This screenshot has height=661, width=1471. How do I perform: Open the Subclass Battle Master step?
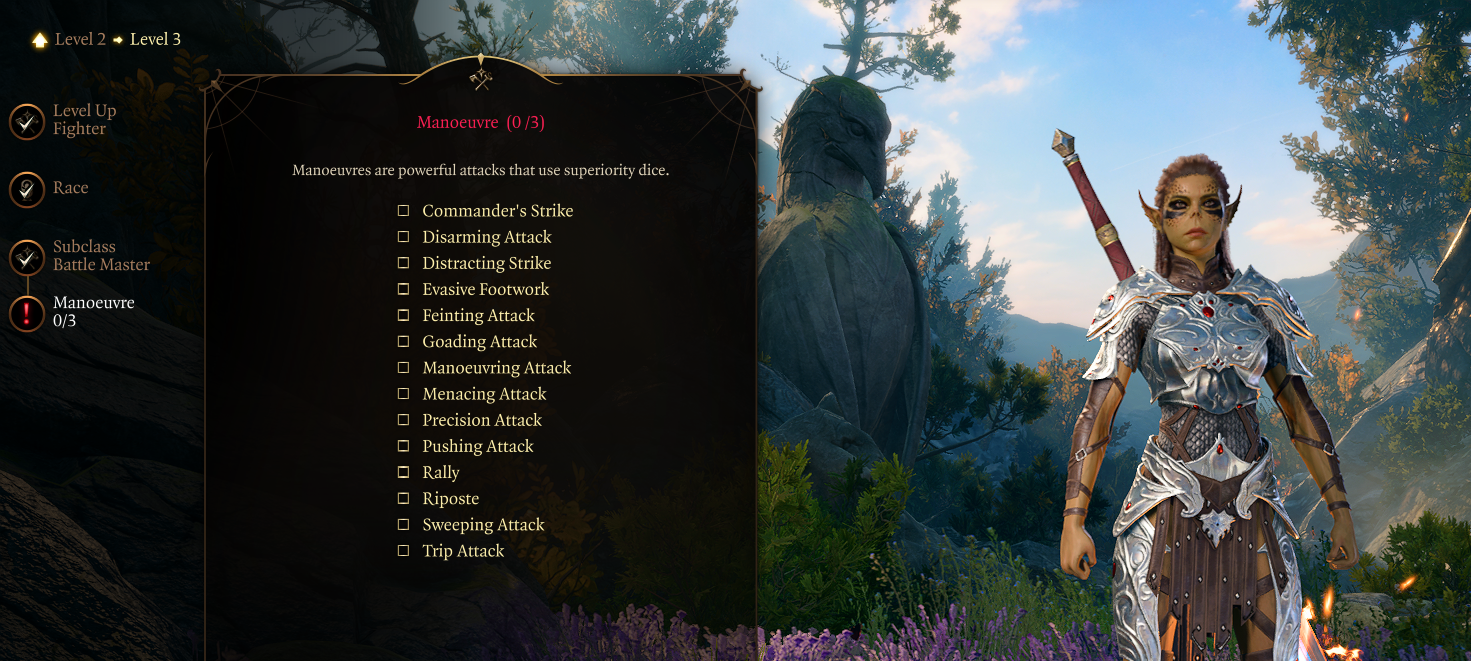pyautogui.click(x=27, y=257)
